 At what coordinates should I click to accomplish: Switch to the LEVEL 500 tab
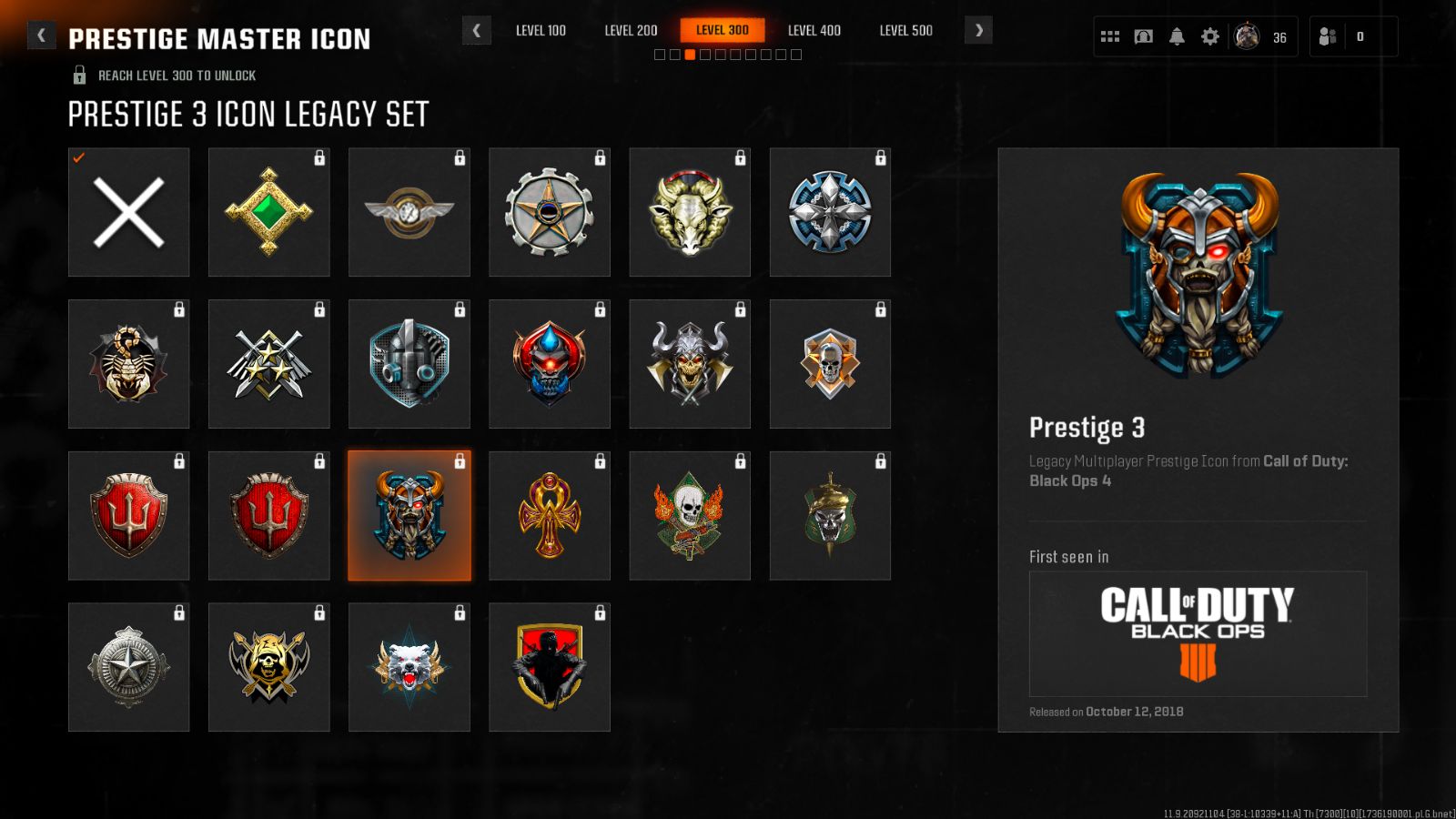(x=905, y=30)
